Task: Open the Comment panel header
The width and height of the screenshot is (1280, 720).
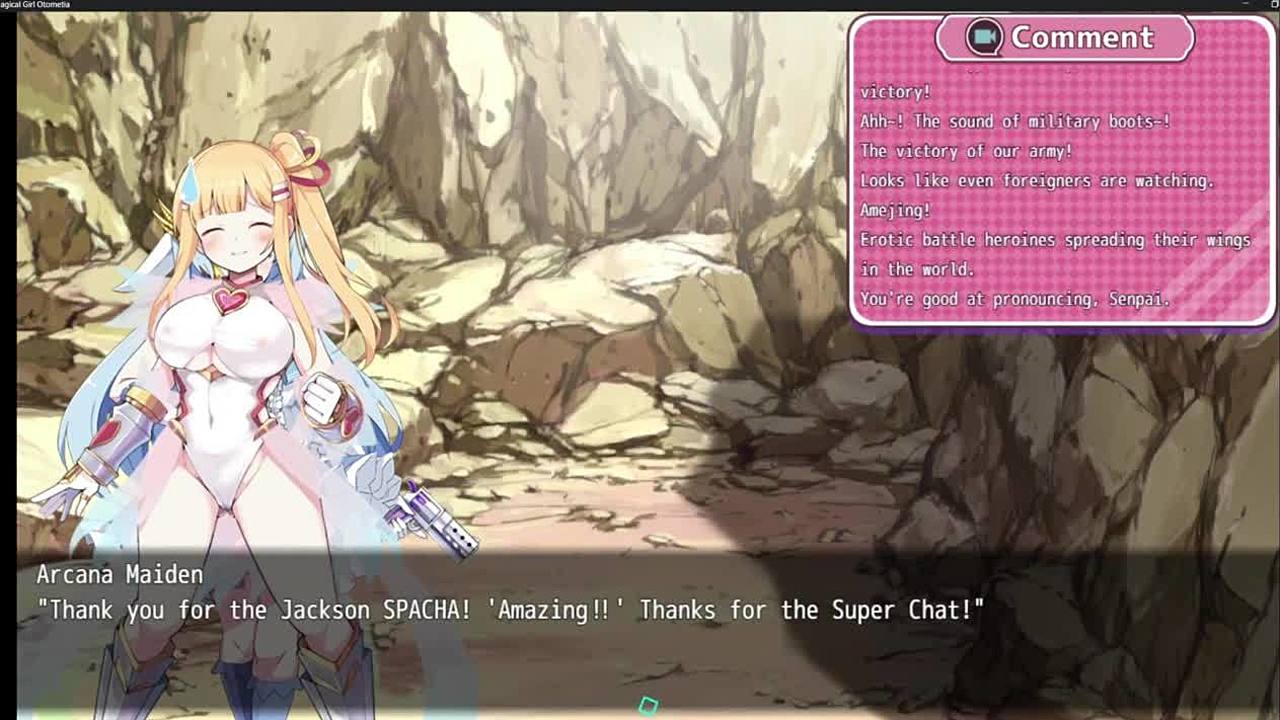Action: point(1064,38)
